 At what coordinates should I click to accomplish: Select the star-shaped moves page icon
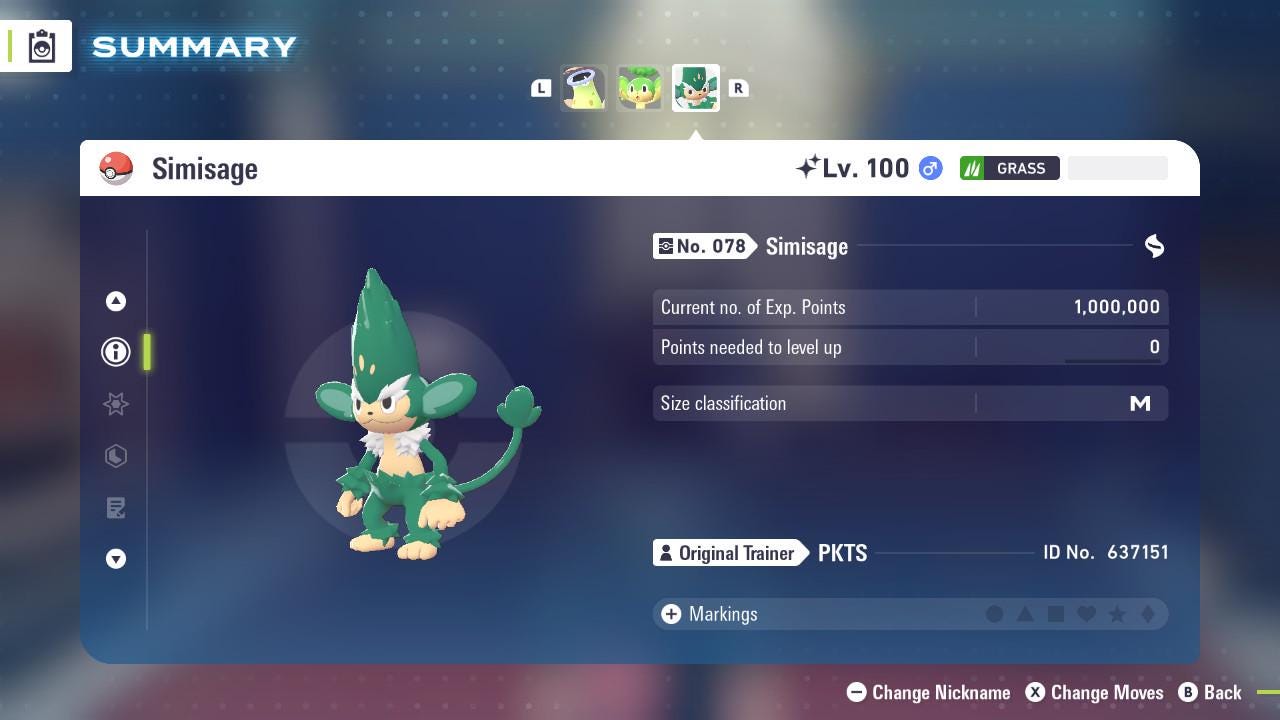point(116,404)
